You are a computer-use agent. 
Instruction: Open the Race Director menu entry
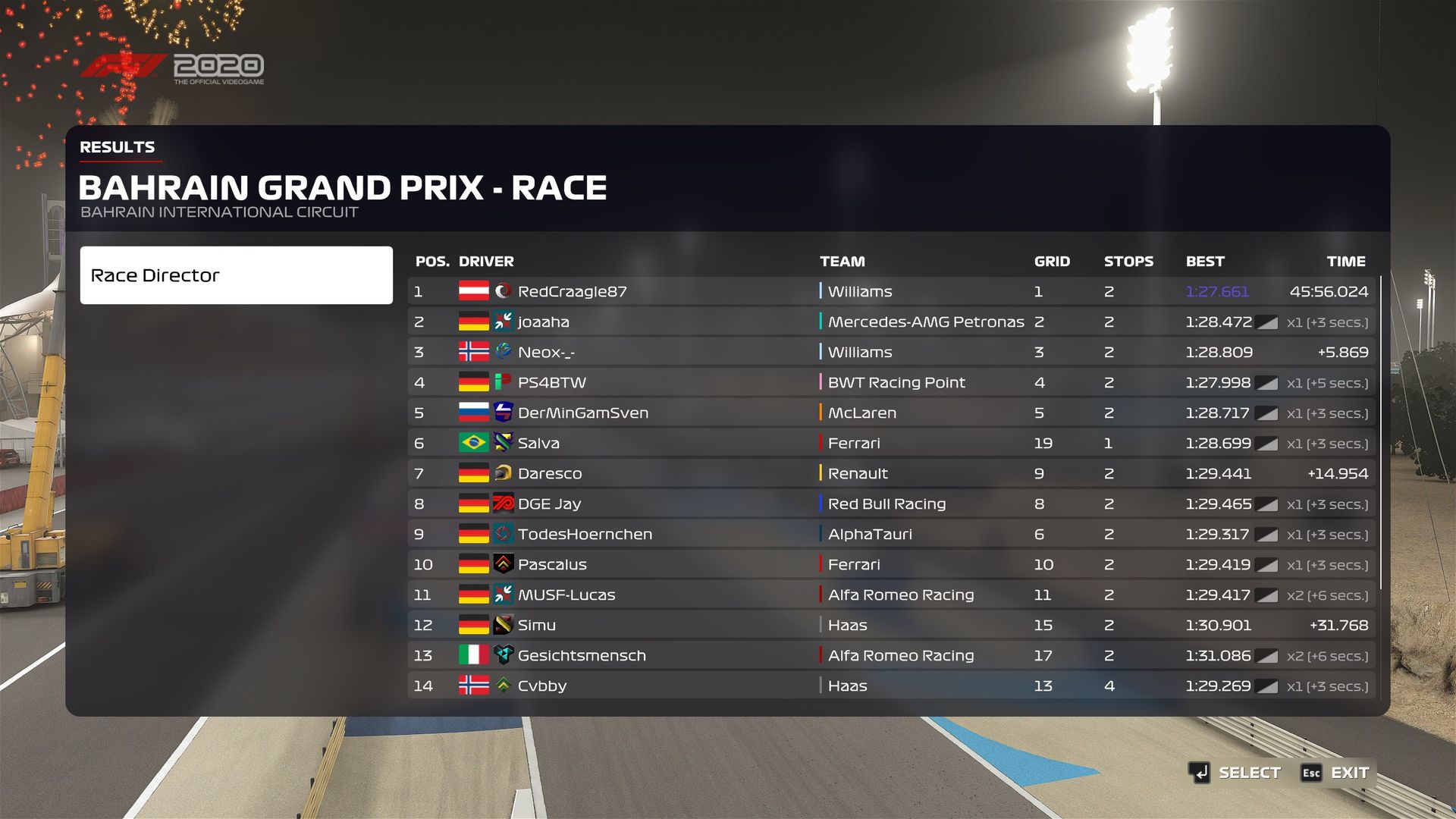tap(236, 275)
